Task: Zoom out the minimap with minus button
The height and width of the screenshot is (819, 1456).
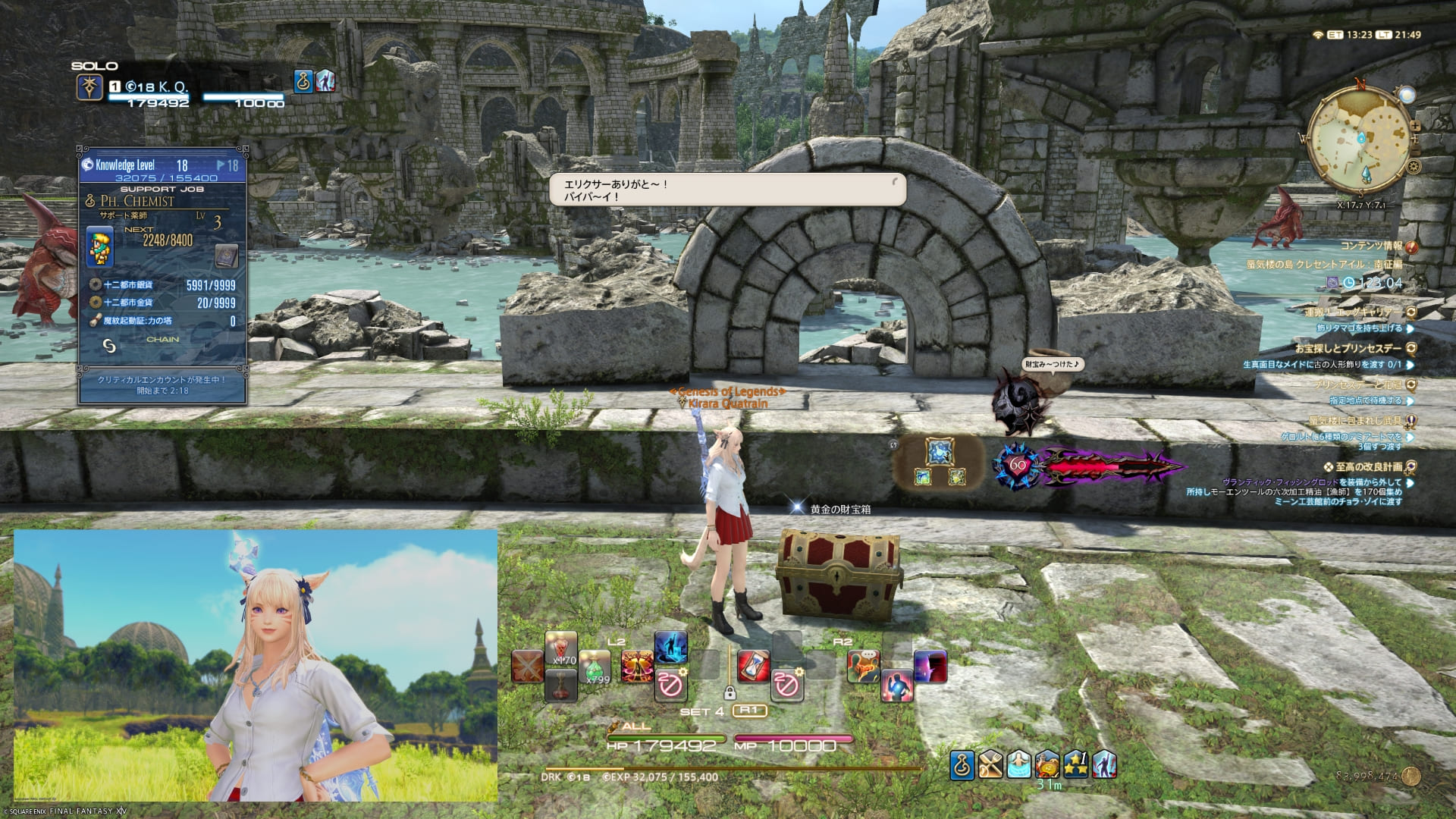Action: pos(1416,150)
